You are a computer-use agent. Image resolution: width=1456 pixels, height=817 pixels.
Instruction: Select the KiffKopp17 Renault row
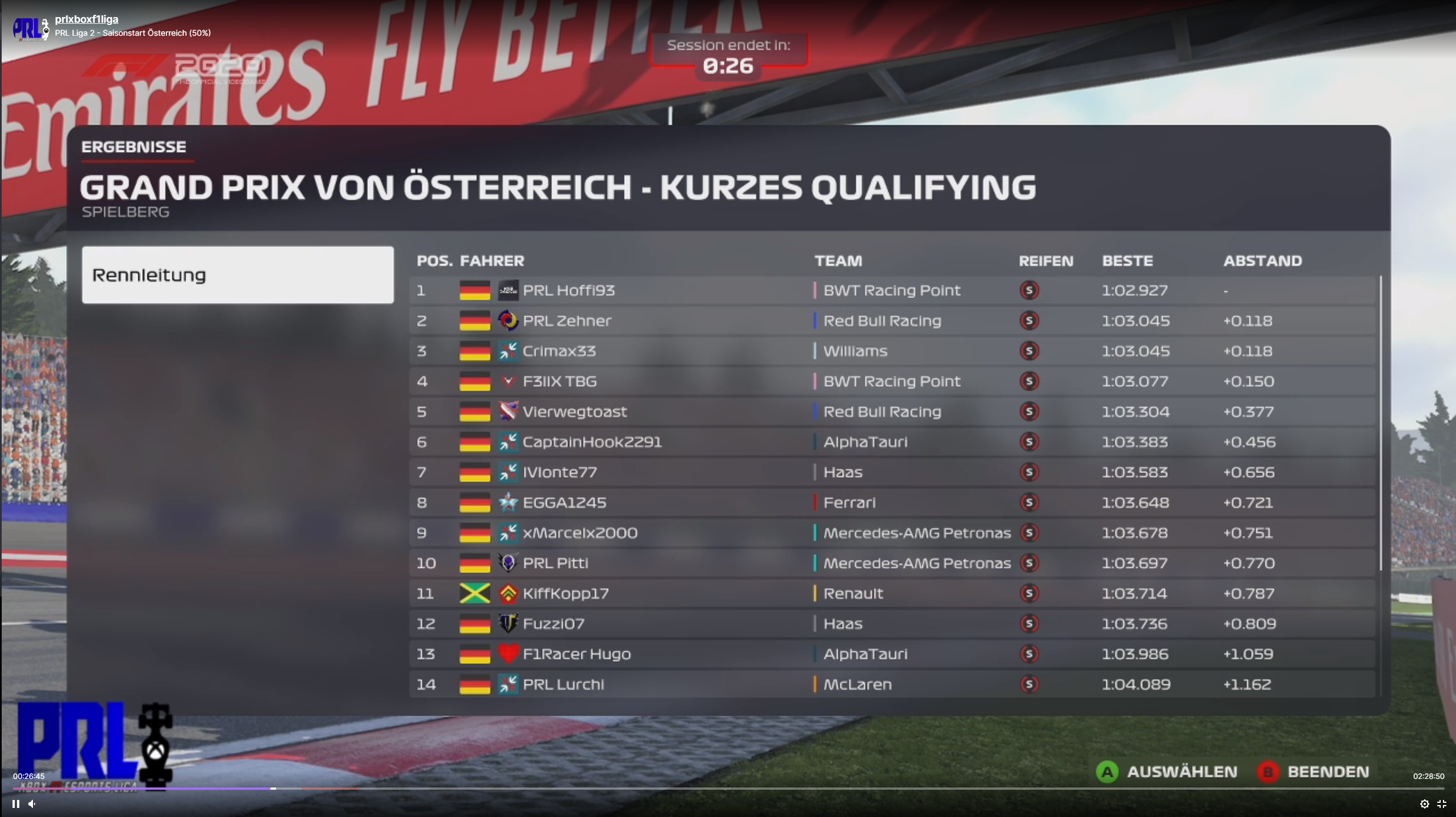[892, 594]
